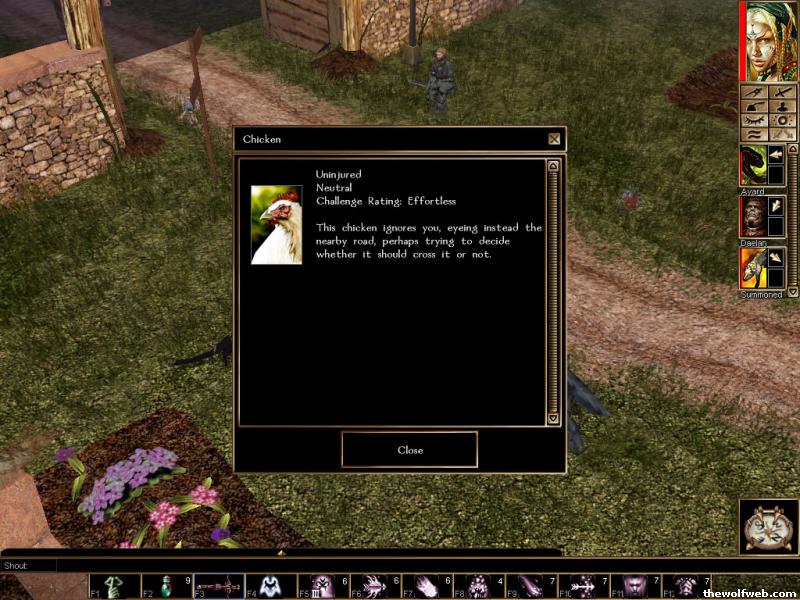The image size is (800, 600).
Task: Activate the F4 white cloak quickslot
Action: (270, 586)
